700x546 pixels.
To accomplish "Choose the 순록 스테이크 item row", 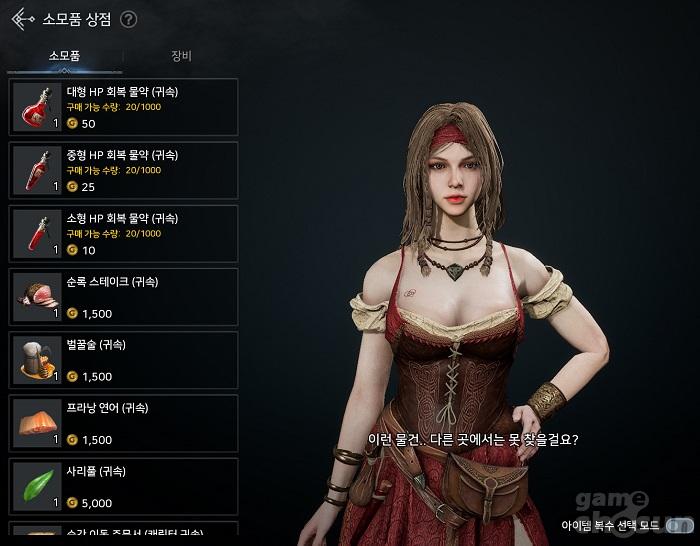I will [124, 296].
